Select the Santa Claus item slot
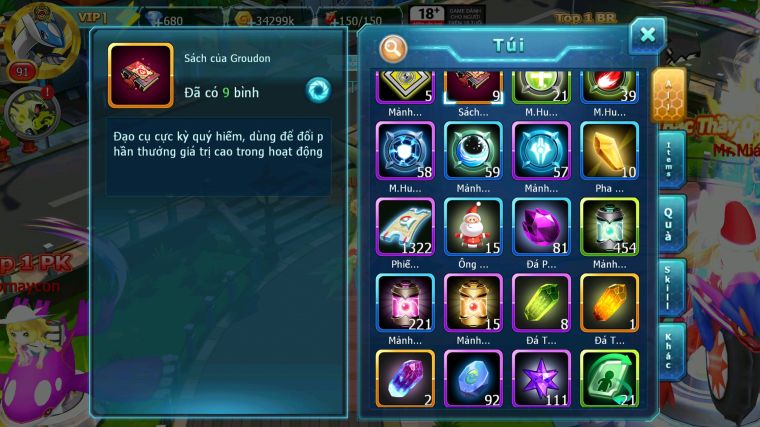The width and height of the screenshot is (760, 427). (x=473, y=226)
